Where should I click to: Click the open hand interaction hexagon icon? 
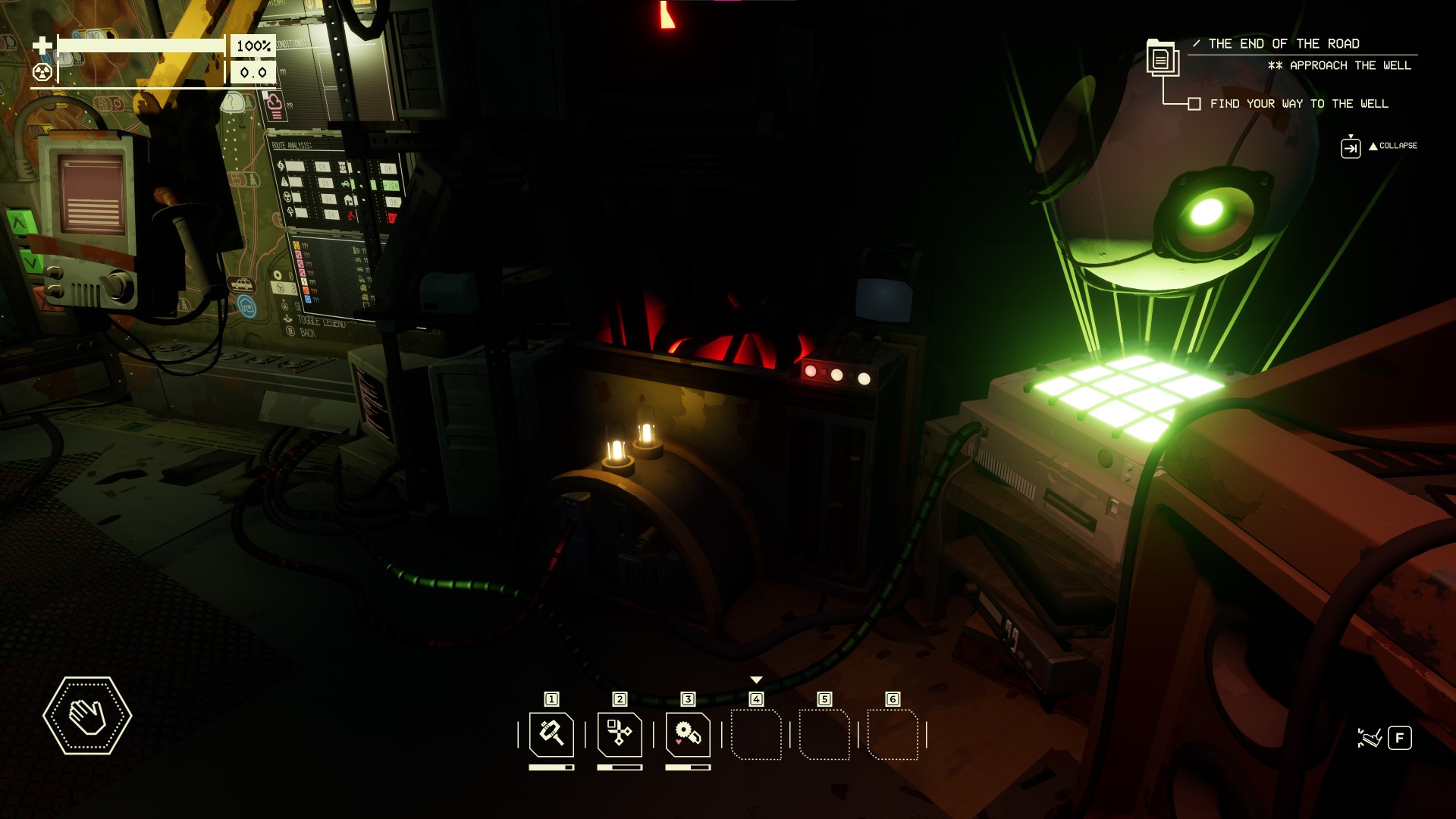tap(87, 715)
